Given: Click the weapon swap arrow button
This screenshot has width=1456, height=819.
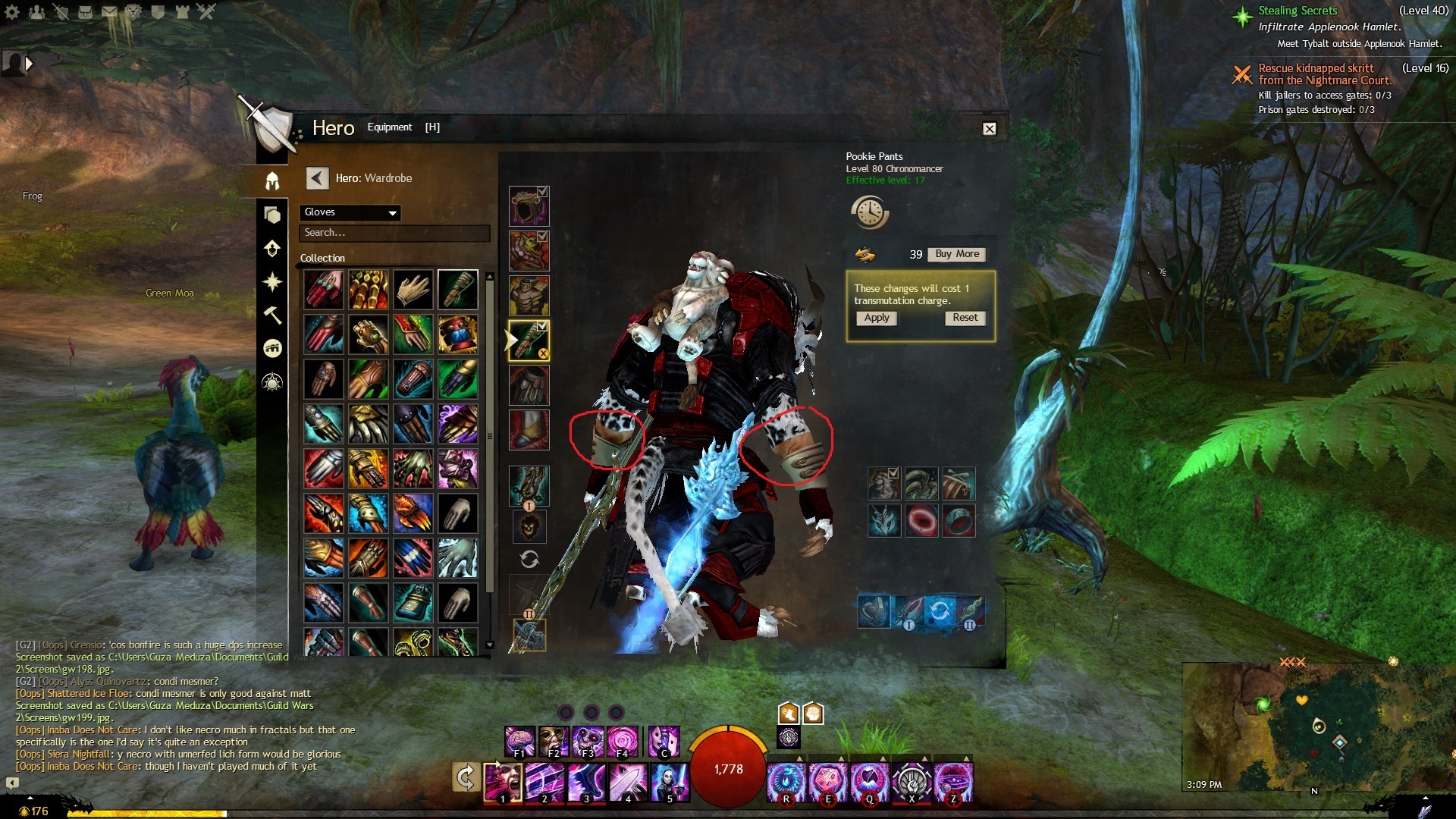Looking at the screenshot, I should [x=466, y=777].
